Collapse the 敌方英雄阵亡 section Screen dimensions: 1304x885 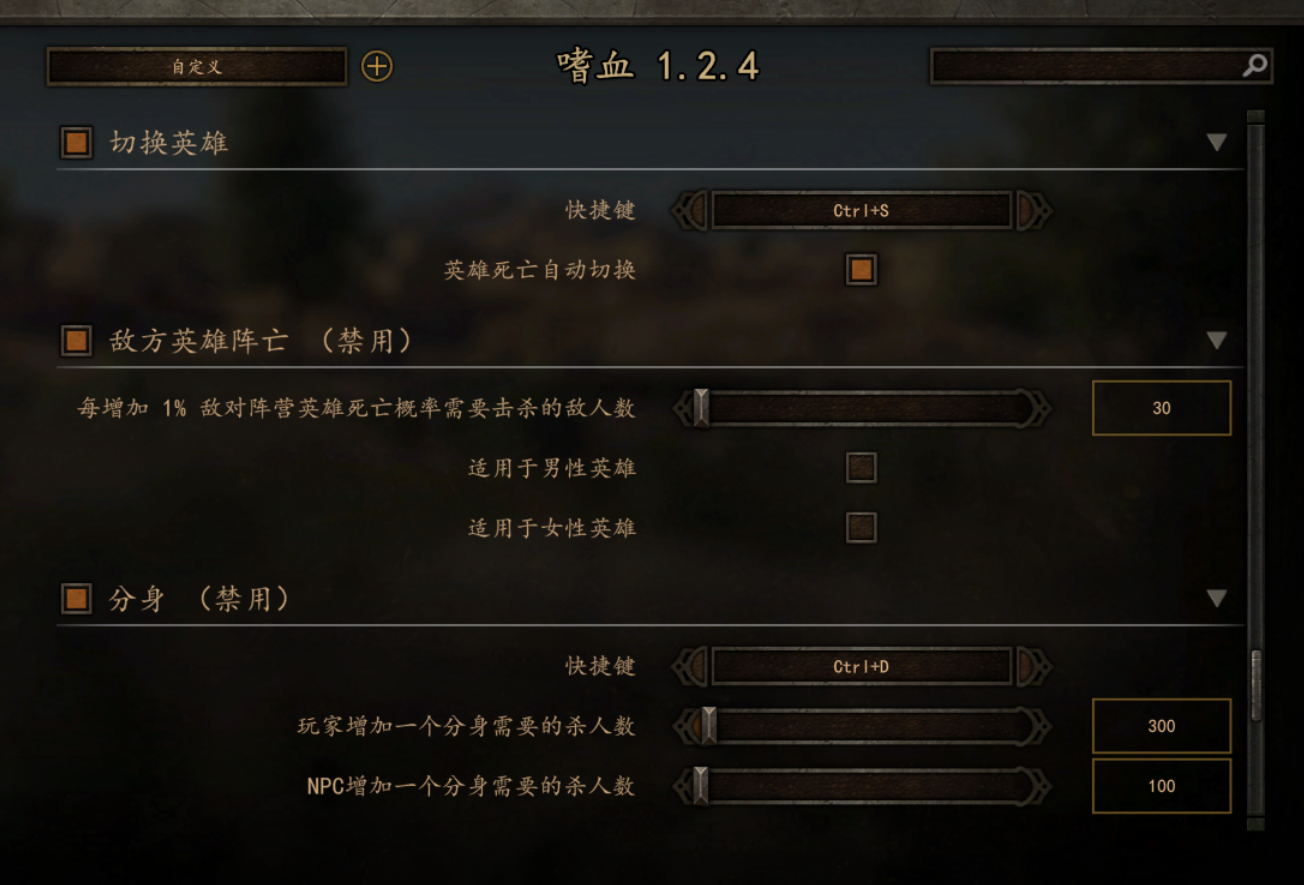tap(1217, 340)
